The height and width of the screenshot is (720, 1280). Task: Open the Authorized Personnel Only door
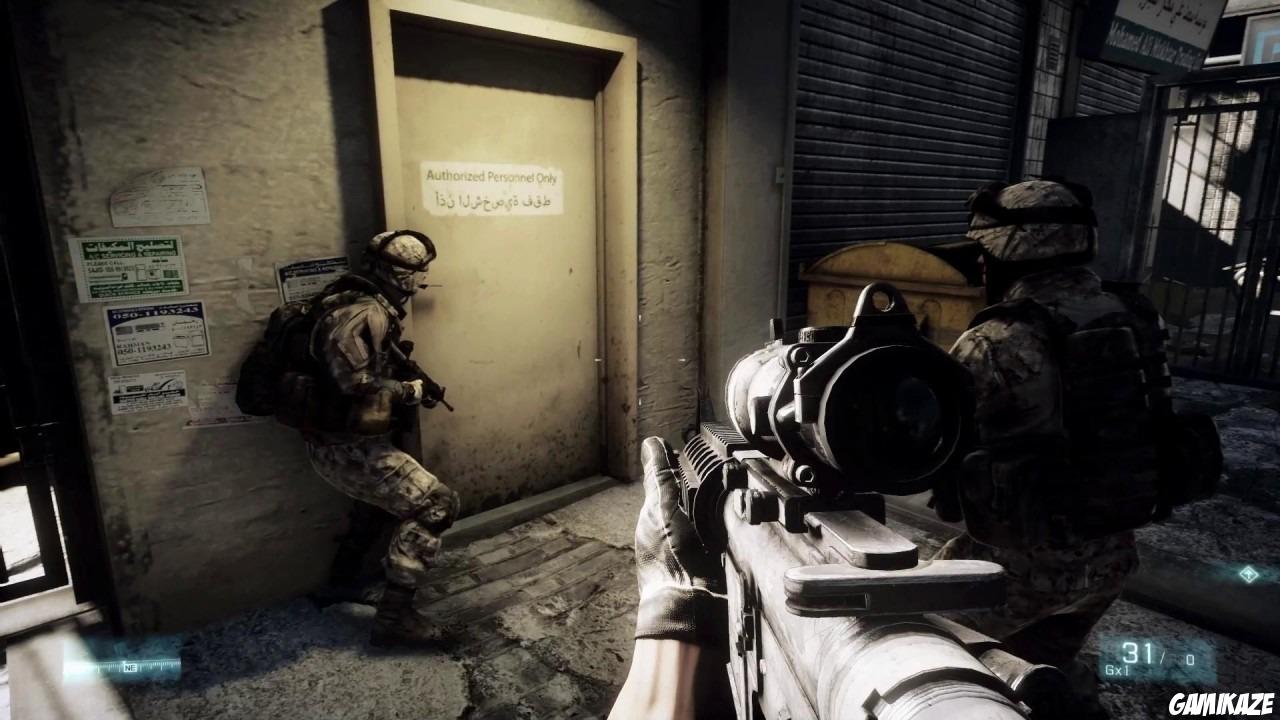(520, 300)
